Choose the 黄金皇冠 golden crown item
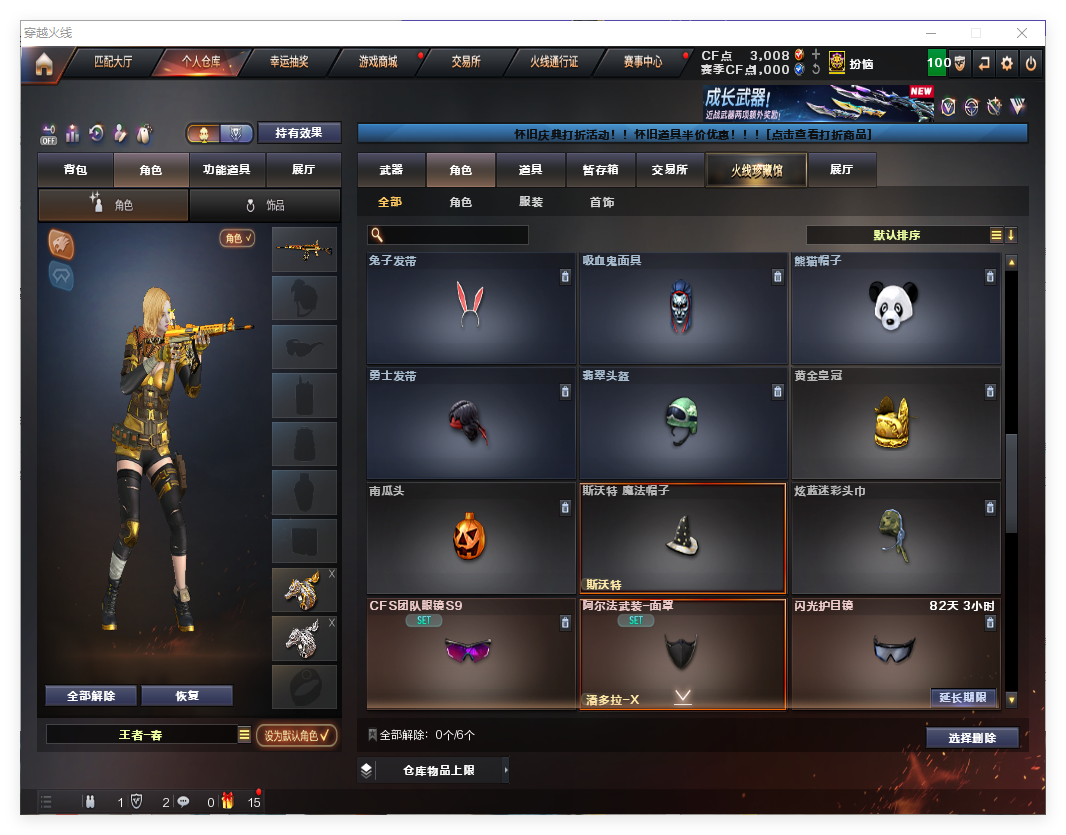 tap(896, 422)
